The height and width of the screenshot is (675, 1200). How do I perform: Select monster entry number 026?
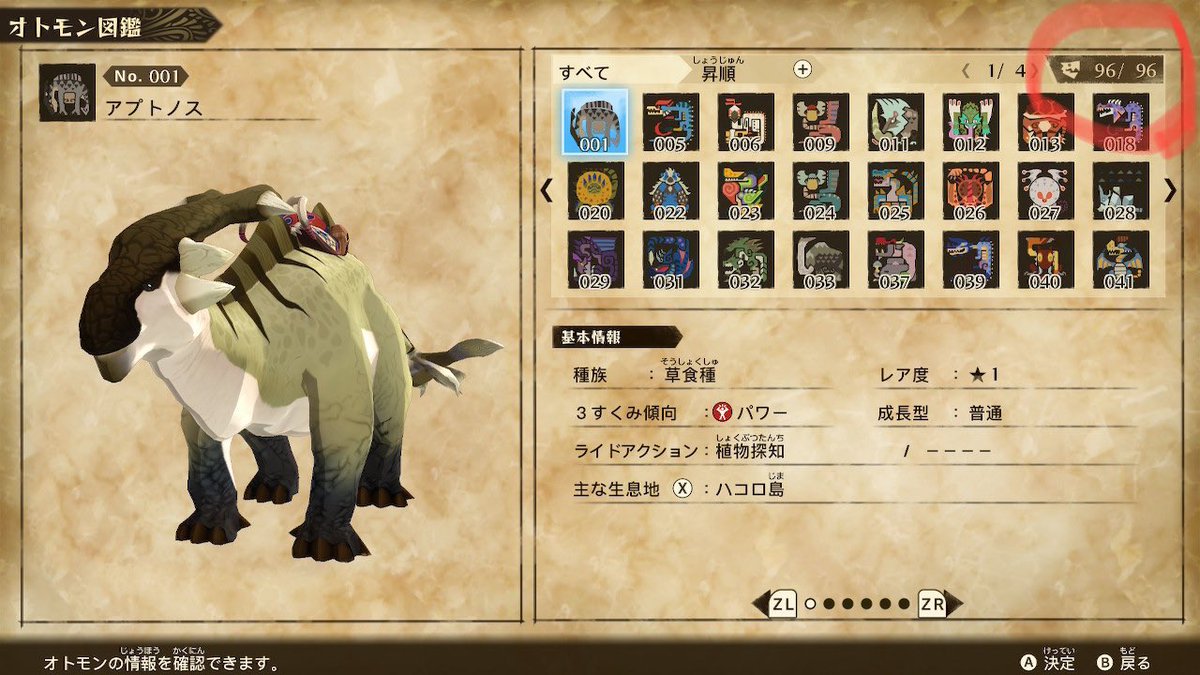[x=970, y=191]
